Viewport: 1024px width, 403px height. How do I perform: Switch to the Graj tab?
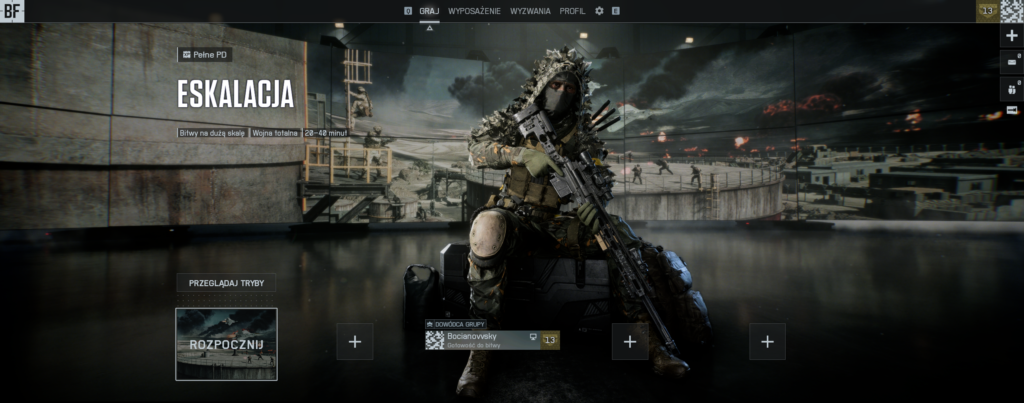429,10
